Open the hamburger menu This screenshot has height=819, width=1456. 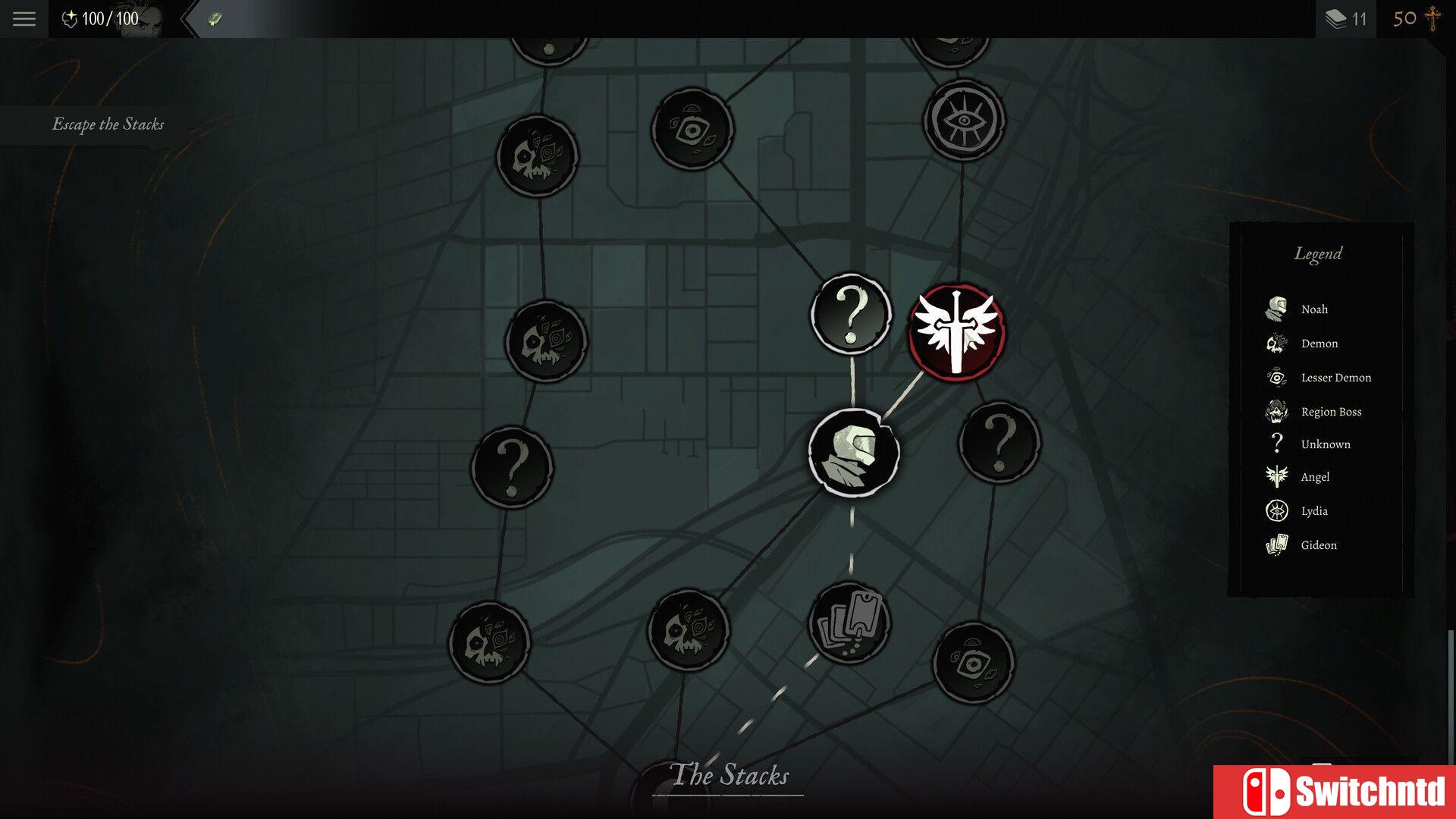24,19
